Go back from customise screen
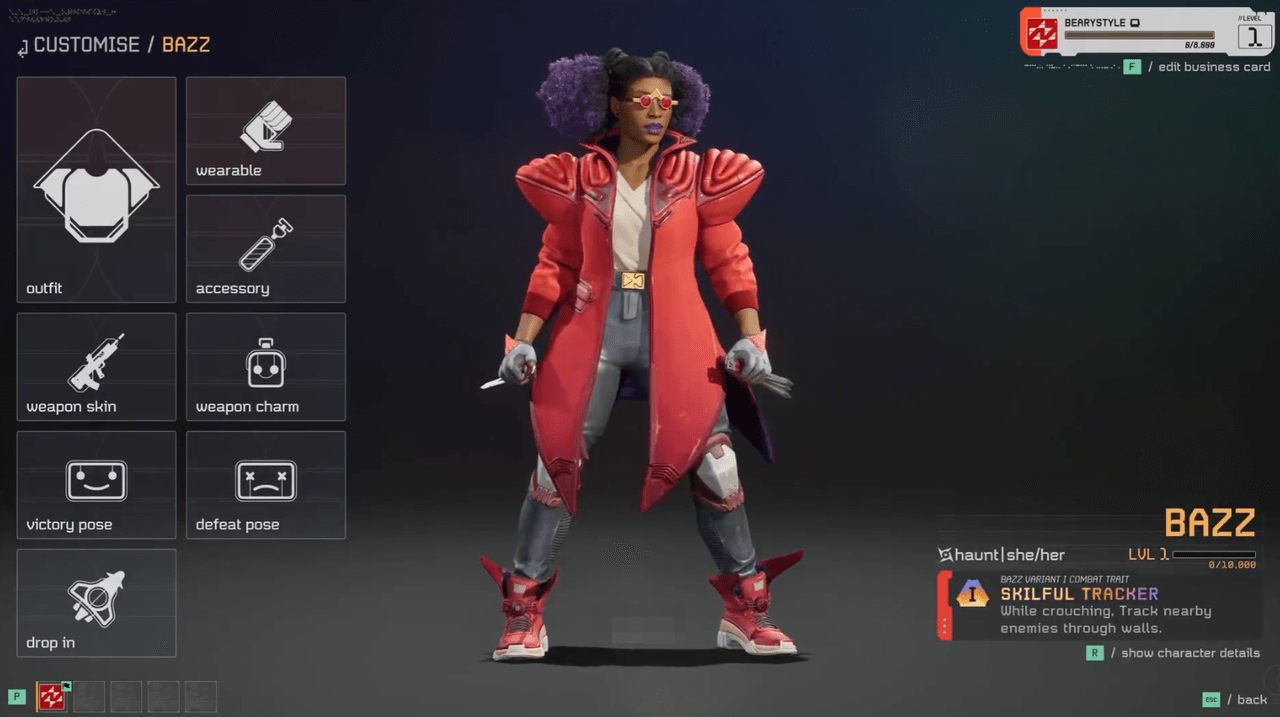This screenshot has width=1280, height=717. coord(1240,700)
